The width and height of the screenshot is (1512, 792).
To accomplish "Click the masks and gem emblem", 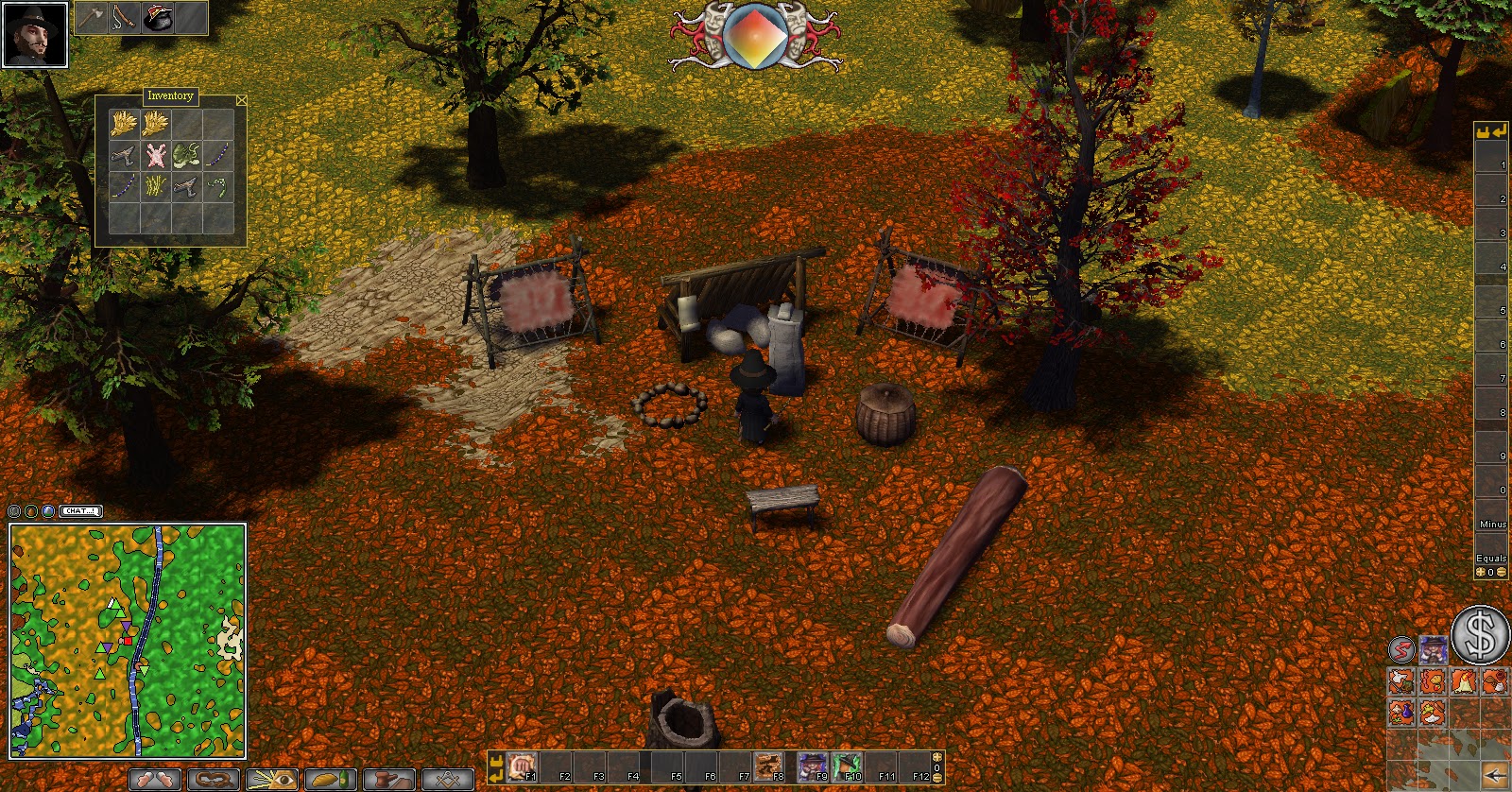I will (x=756, y=36).
